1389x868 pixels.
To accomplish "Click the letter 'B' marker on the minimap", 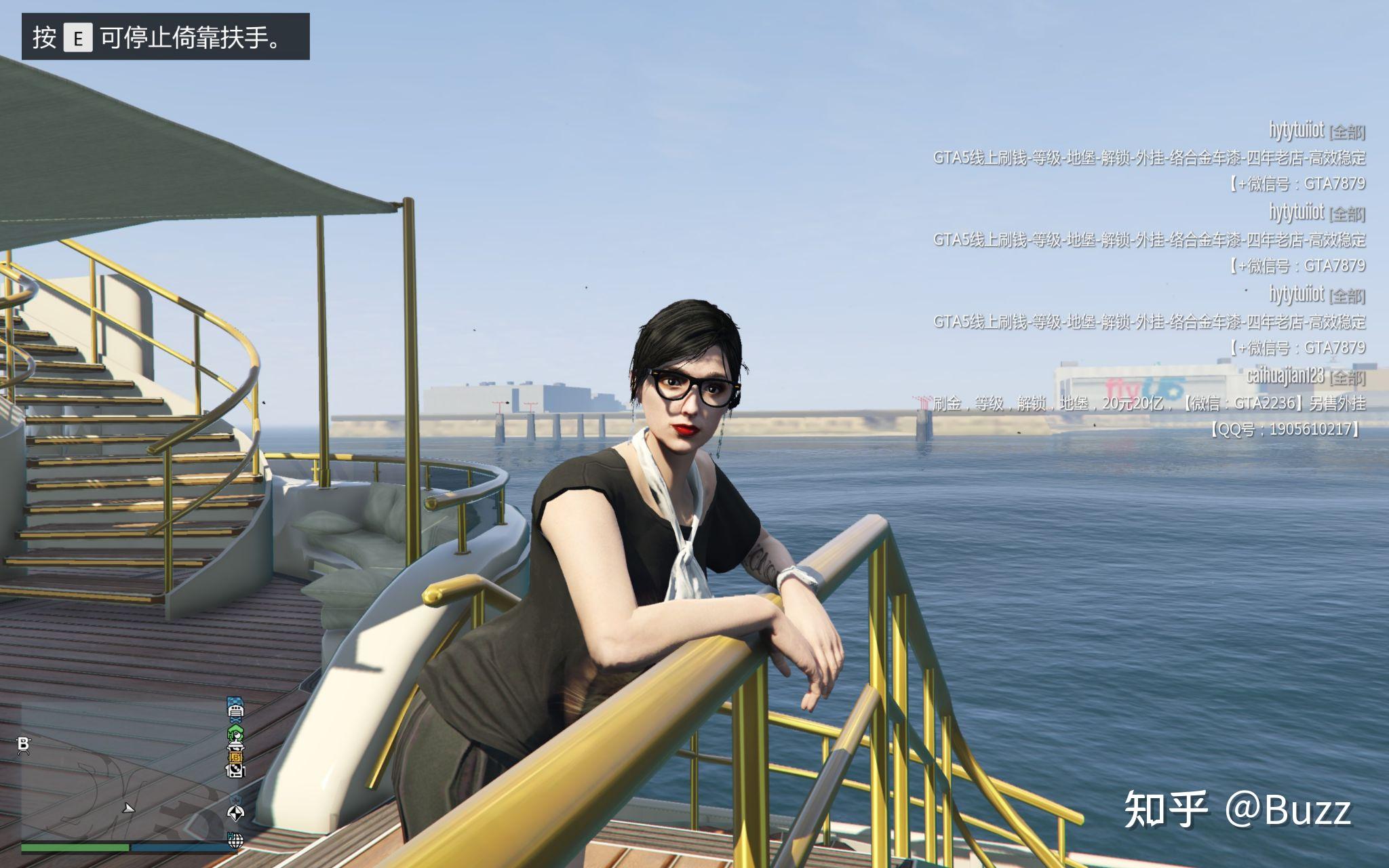I will [x=24, y=745].
